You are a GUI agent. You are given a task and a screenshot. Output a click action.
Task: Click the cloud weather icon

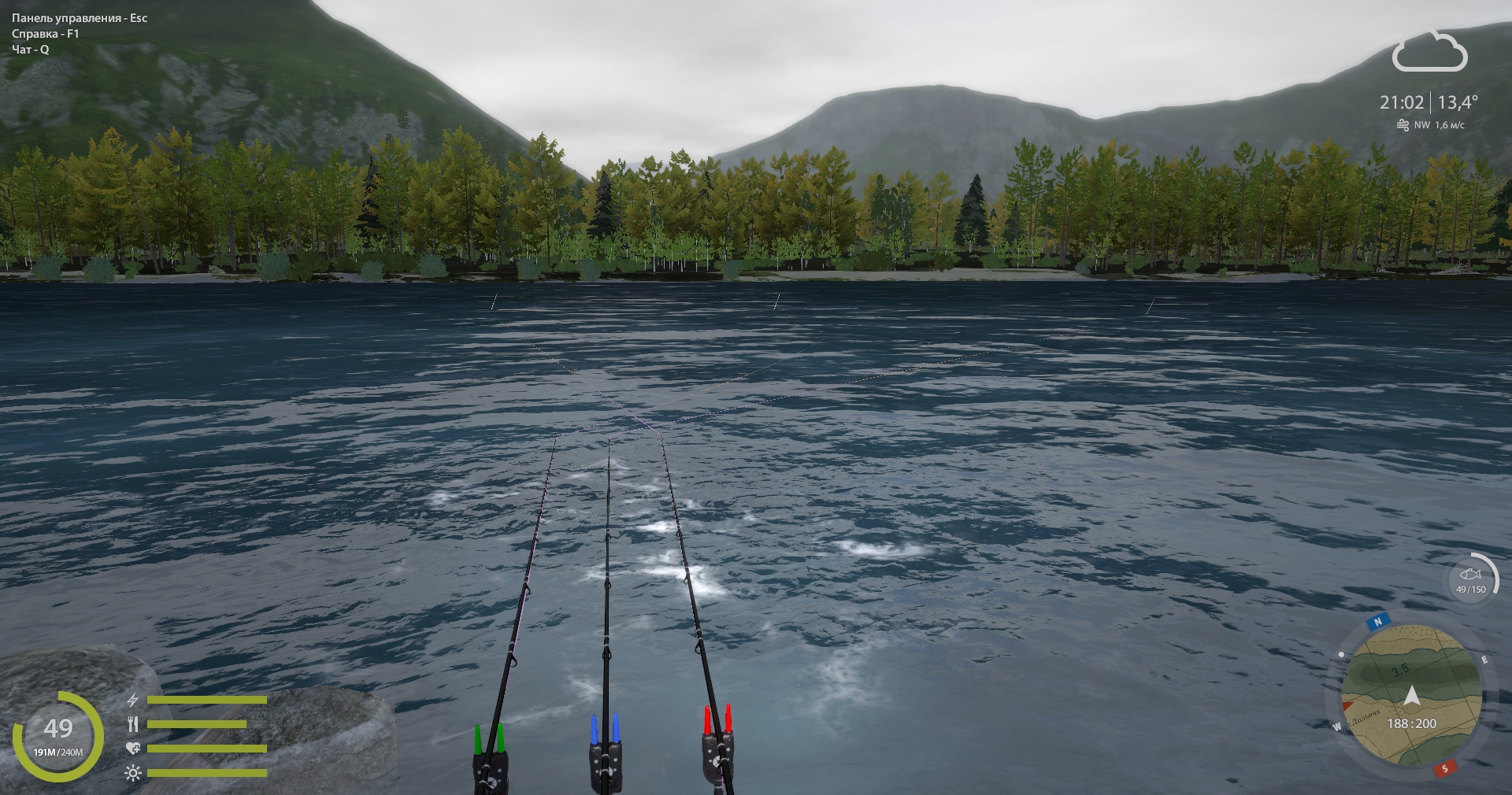pos(1429,54)
